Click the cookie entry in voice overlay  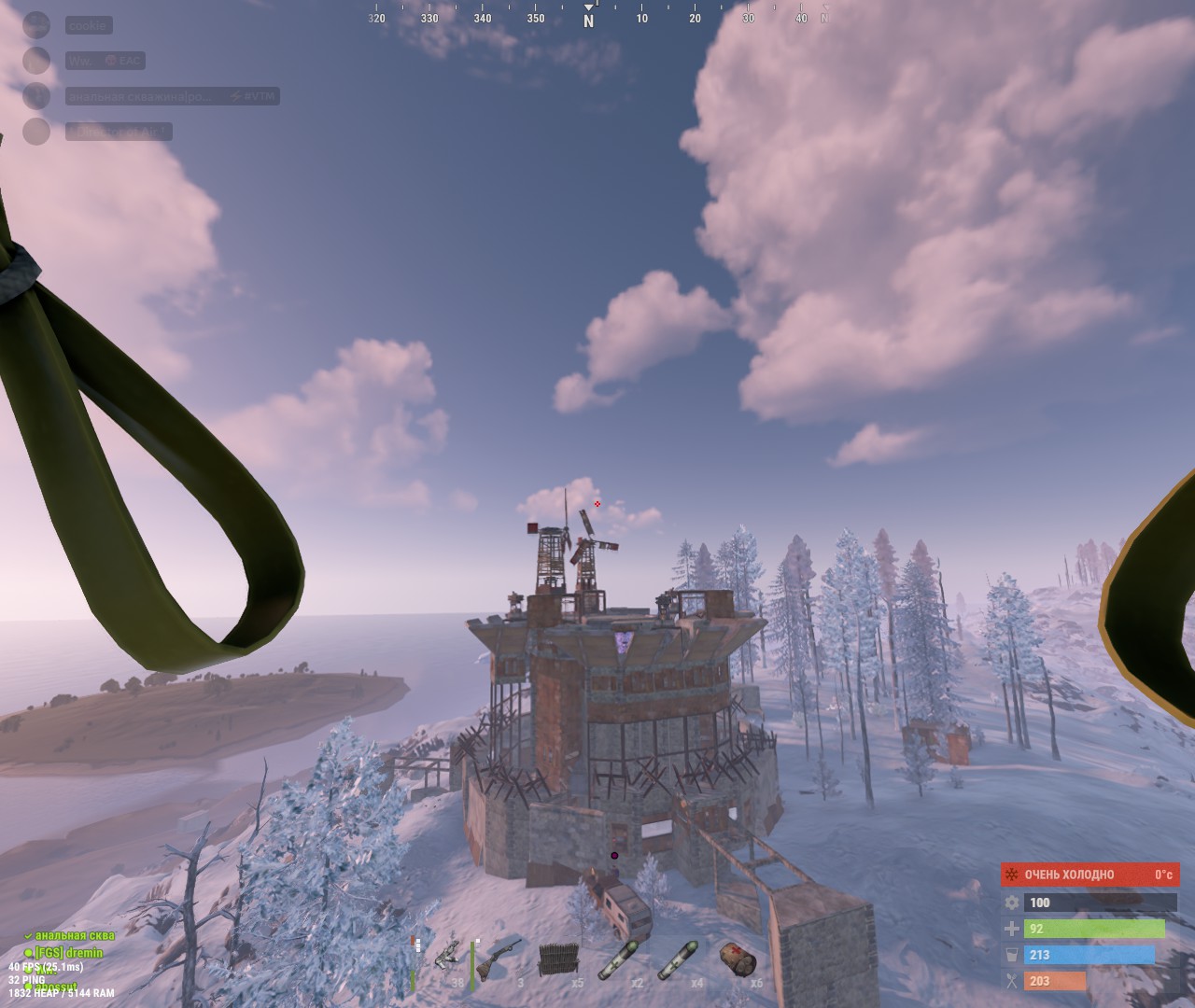pos(88,26)
